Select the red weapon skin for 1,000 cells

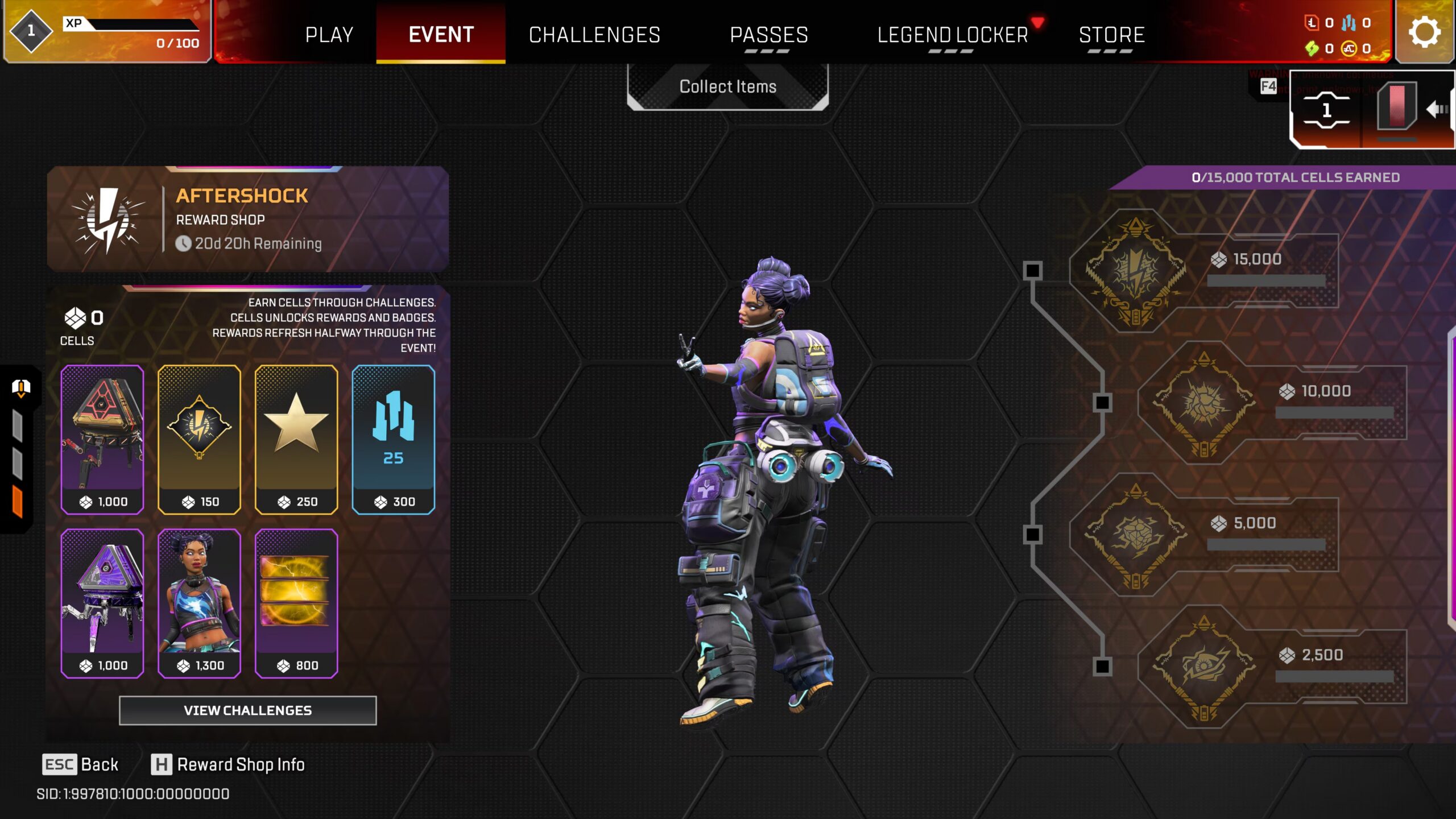coord(102,439)
